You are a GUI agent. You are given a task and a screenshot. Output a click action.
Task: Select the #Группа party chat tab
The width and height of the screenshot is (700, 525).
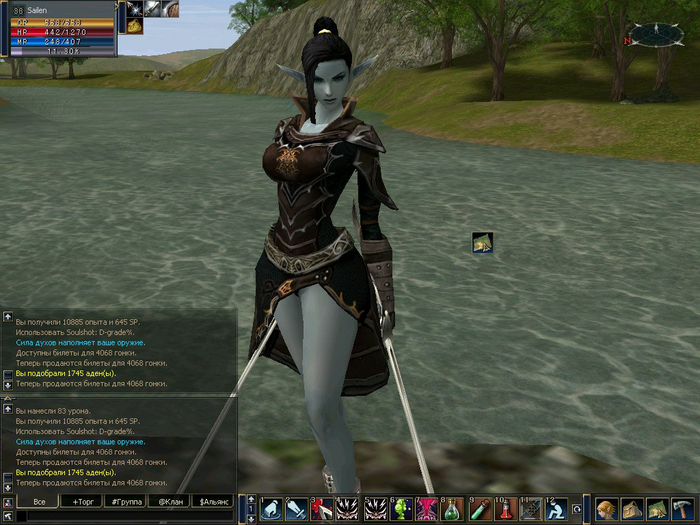coord(126,501)
